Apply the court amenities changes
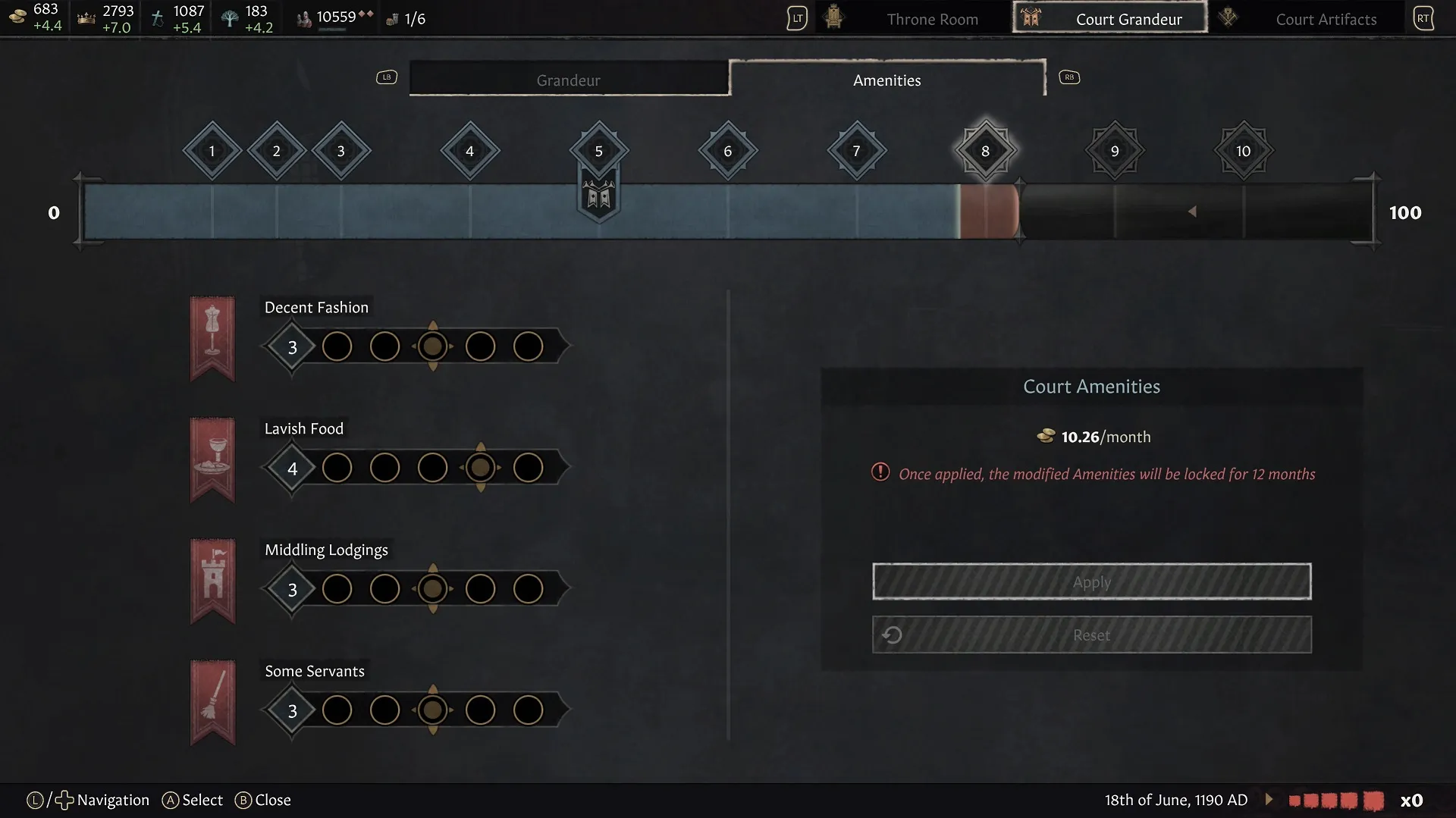 click(x=1091, y=581)
